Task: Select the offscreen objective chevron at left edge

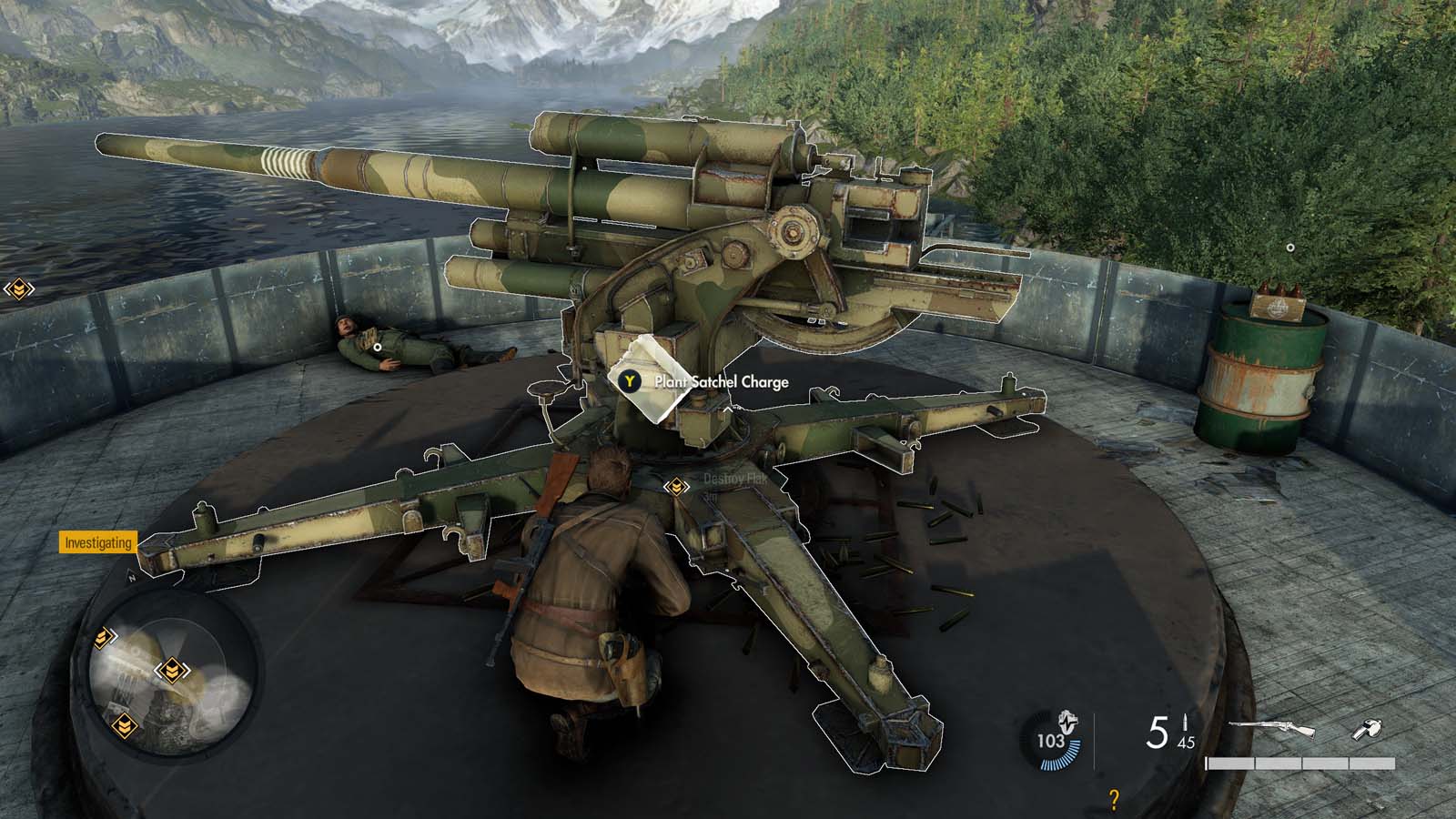Action: [x=18, y=289]
